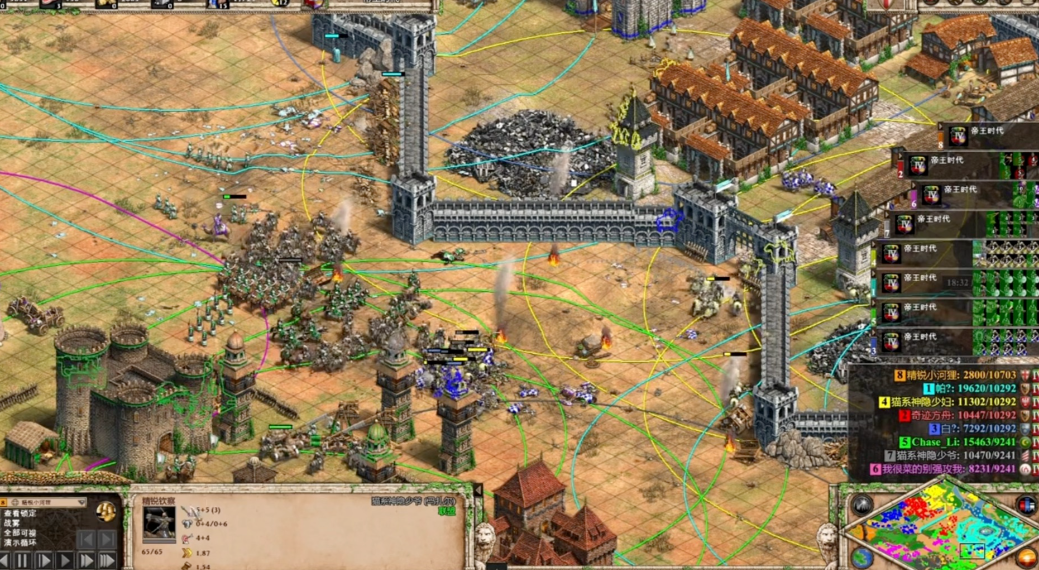1039x570 pixels.
Task: Toggle the 演示循环 option
Action: point(20,543)
